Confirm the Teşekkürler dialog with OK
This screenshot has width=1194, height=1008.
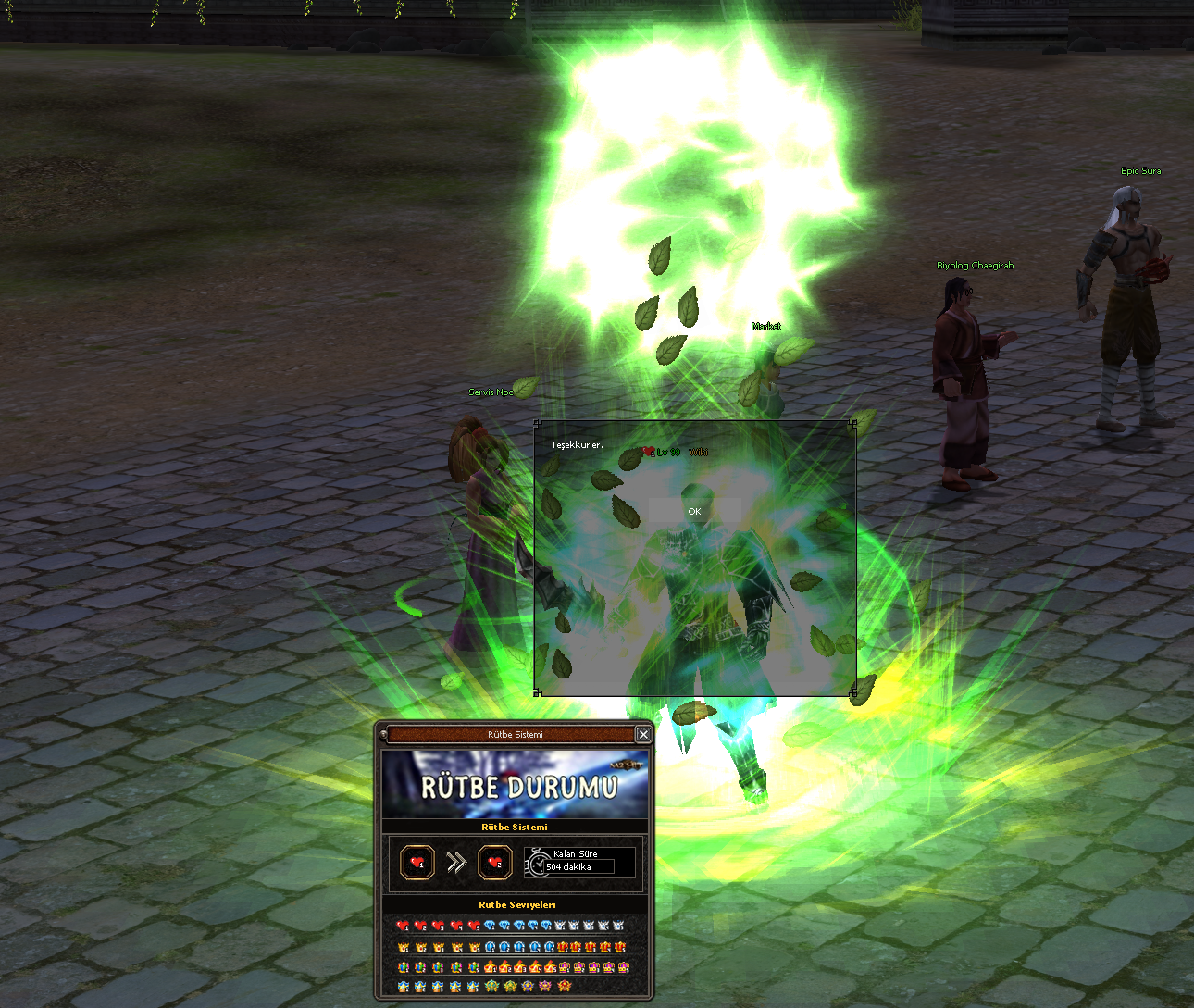(694, 511)
